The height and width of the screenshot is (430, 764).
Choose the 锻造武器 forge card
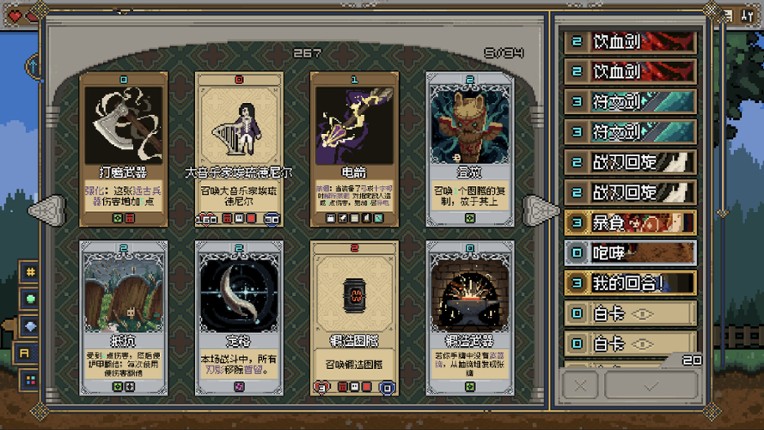point(470,317)
